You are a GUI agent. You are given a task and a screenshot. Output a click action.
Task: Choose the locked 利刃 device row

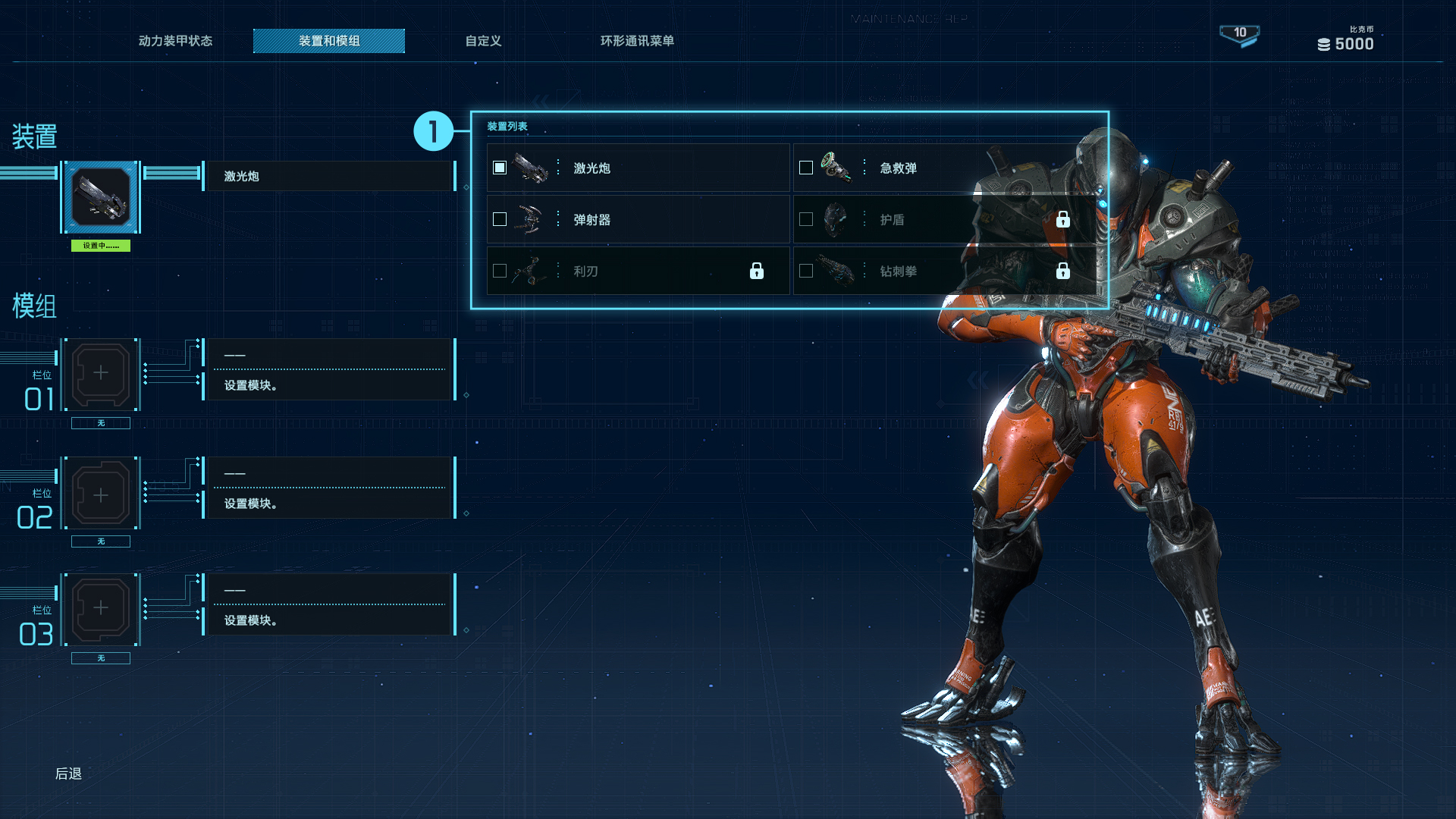pyautogui.click(x=637, y=271)
